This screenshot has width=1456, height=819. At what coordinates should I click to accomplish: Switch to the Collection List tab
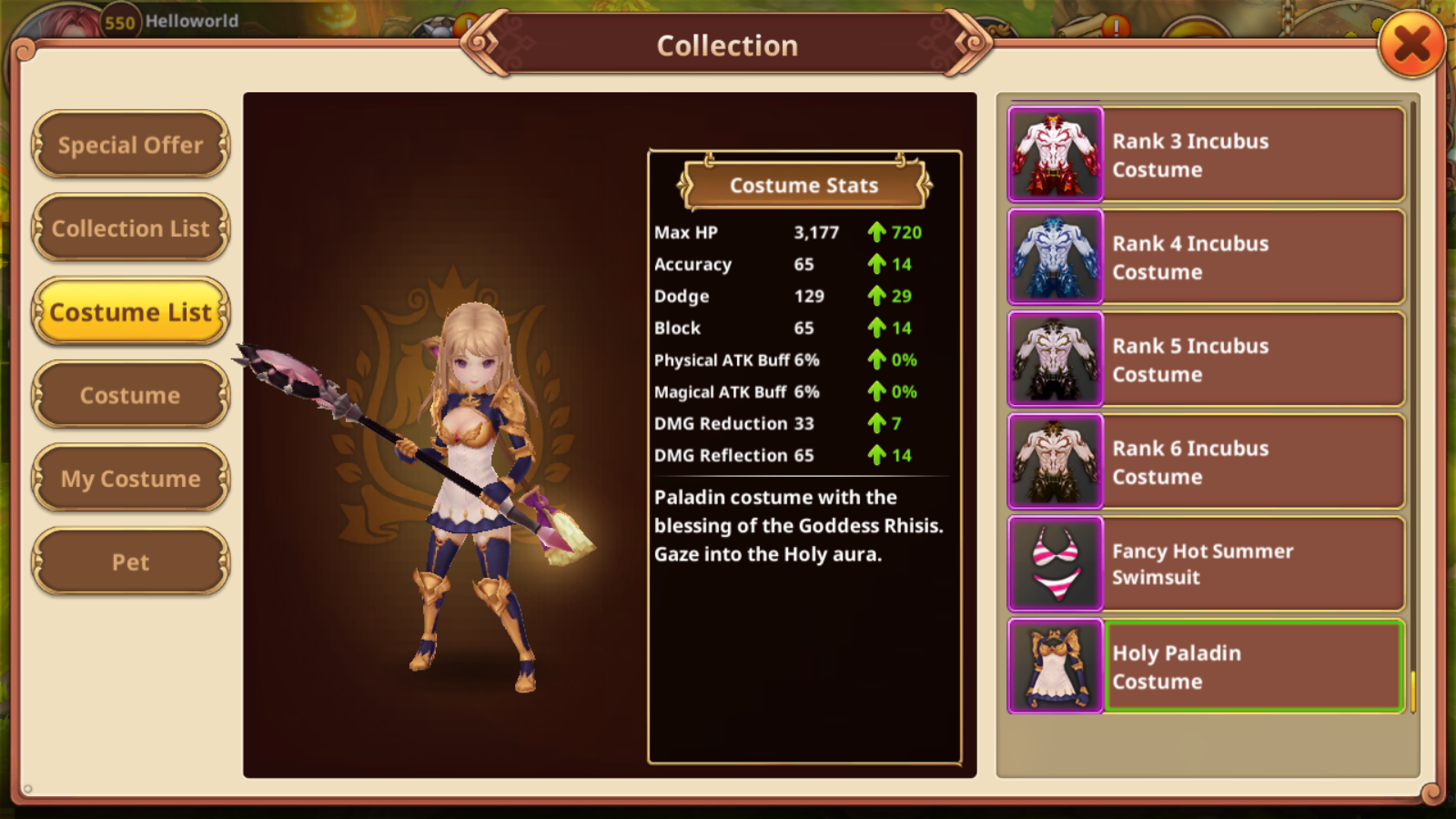pyautogui.click(x=131, y=228)
